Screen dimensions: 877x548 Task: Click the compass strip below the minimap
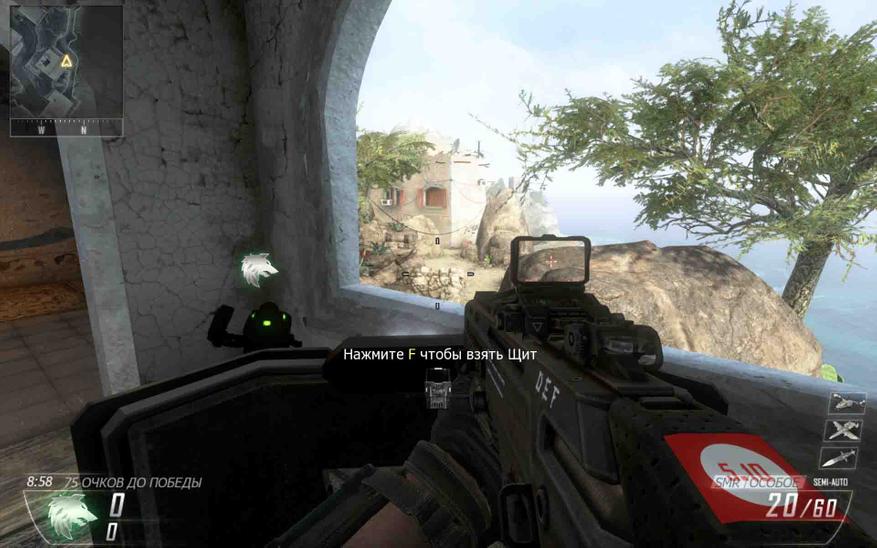pyautogui.click(x=66, y=128)
